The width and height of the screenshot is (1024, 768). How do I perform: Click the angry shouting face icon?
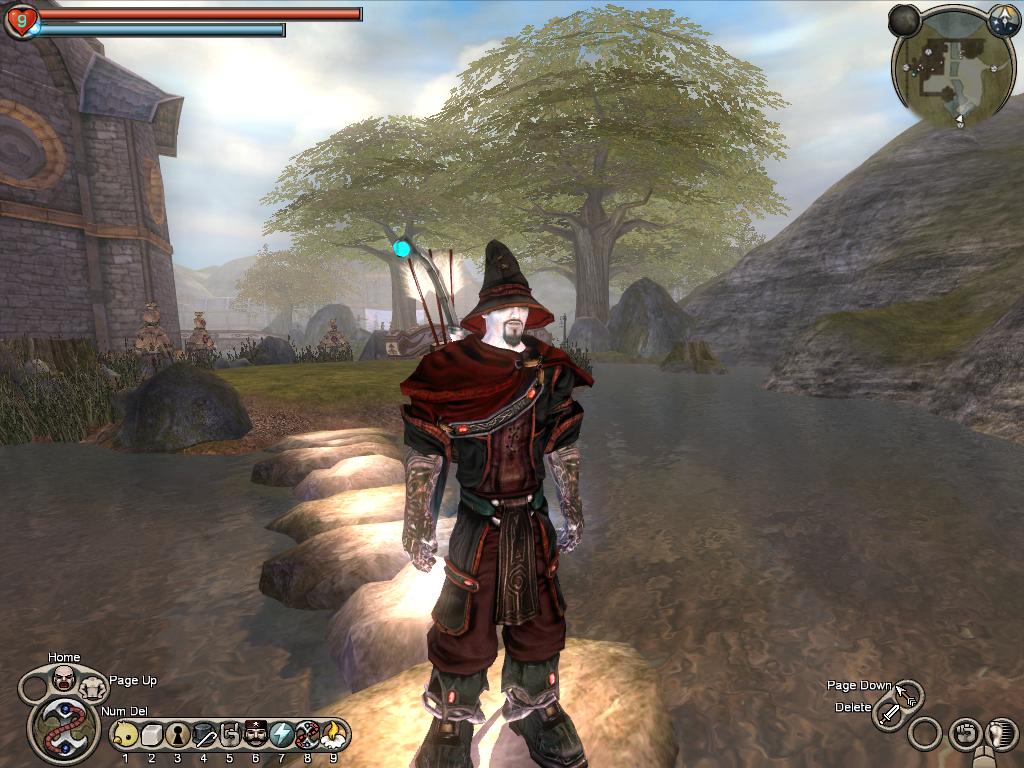64,679
